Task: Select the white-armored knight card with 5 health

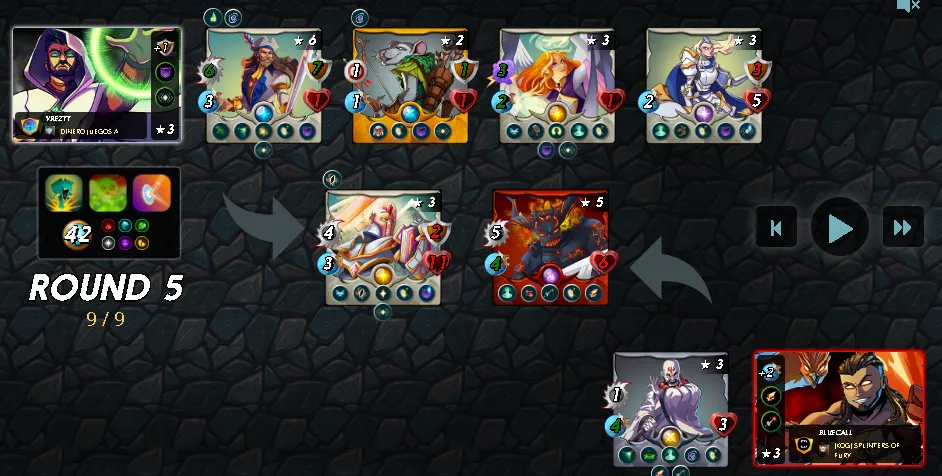Action: 703,86
